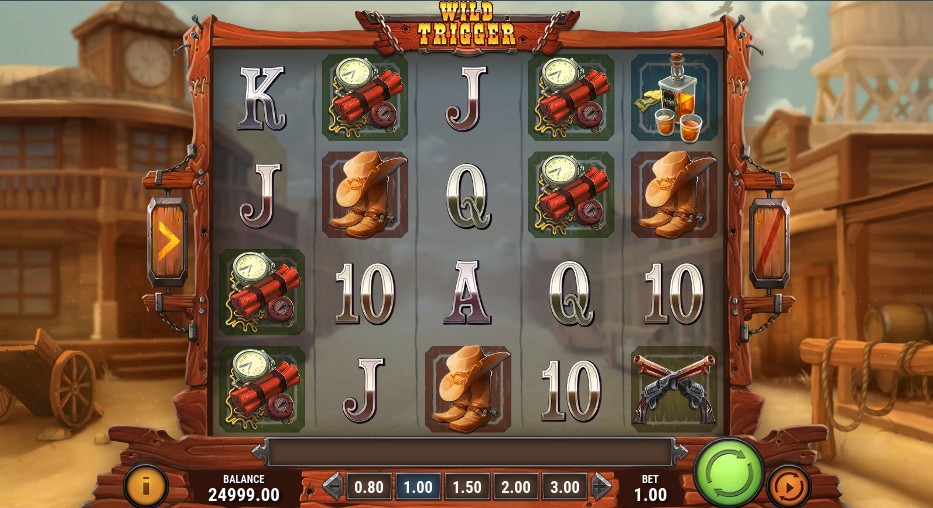The height and width of the screenshot is (508, 933).
Task: Open the autoplay options
Action: [788, 487]
